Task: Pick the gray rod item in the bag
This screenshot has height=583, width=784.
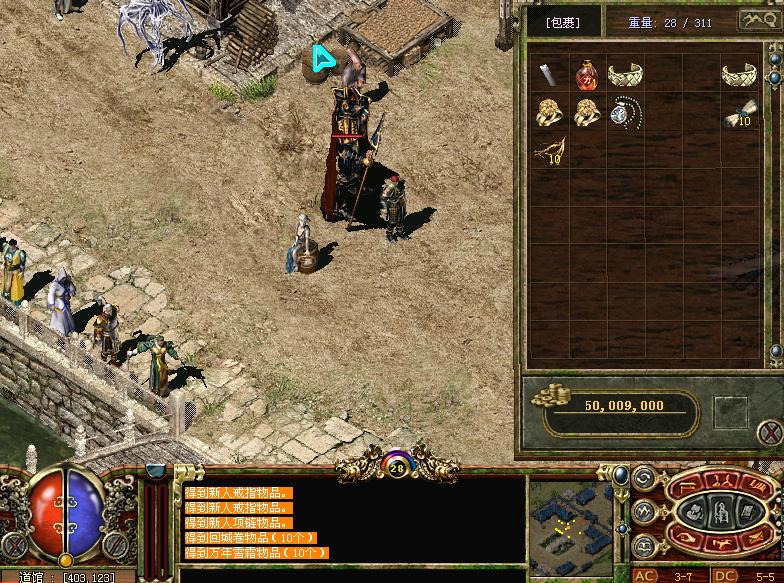Action: 549,74
